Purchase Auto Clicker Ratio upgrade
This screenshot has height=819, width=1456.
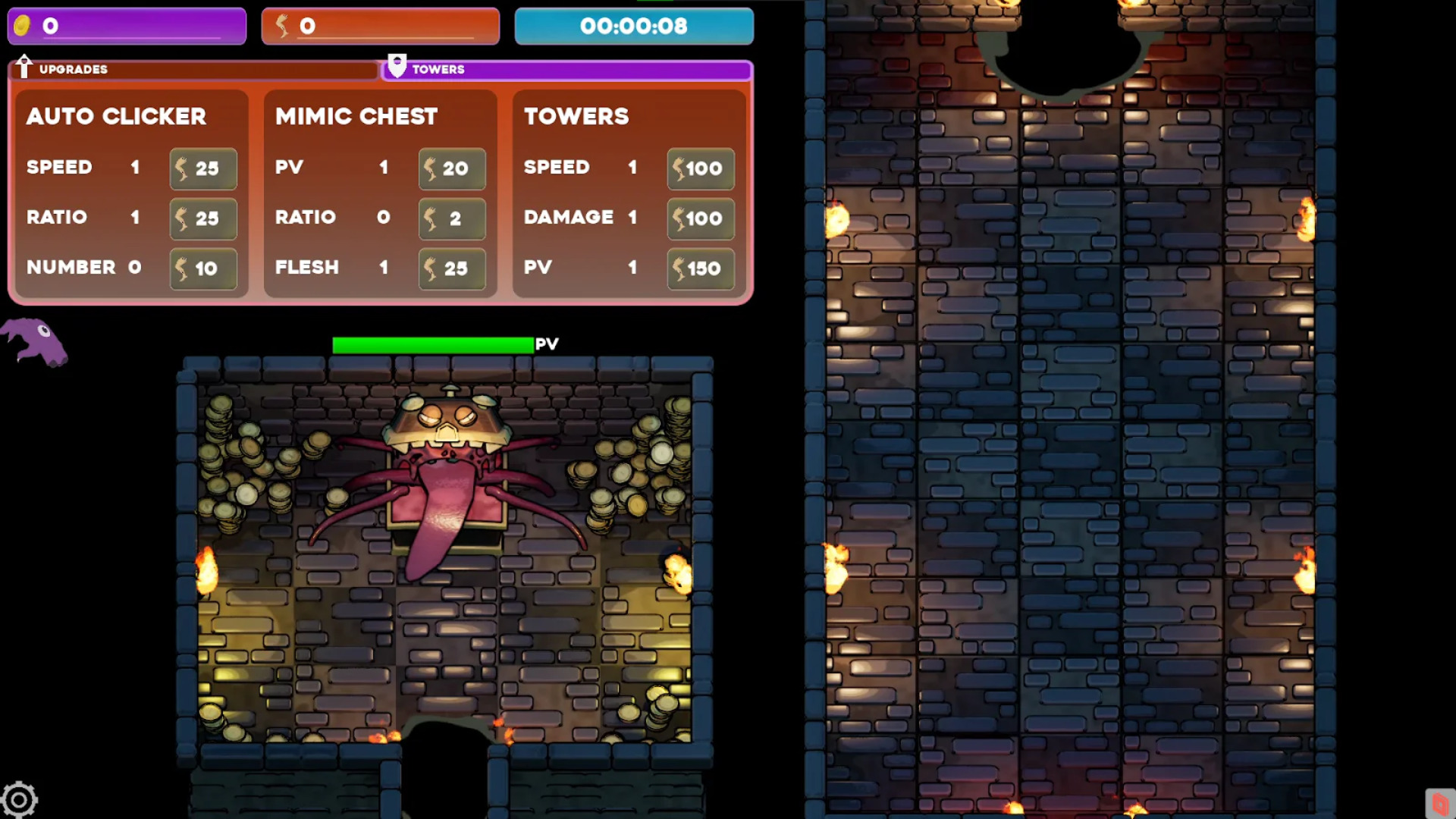[203, 218]
